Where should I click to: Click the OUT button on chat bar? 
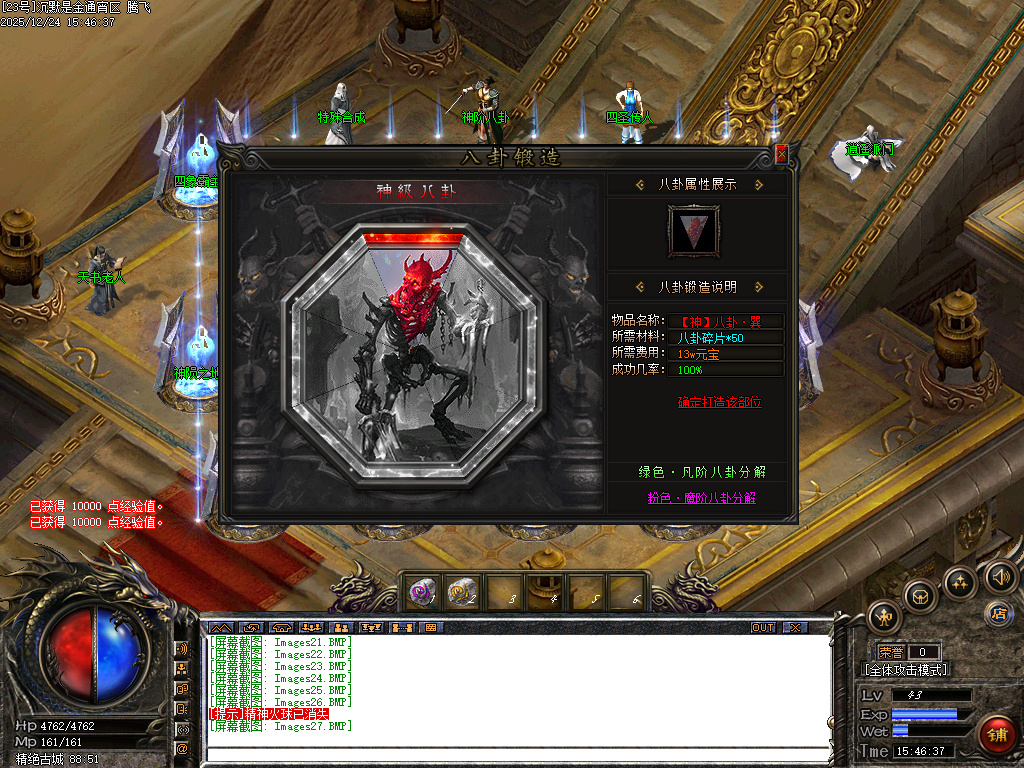[x=763, y=628]
